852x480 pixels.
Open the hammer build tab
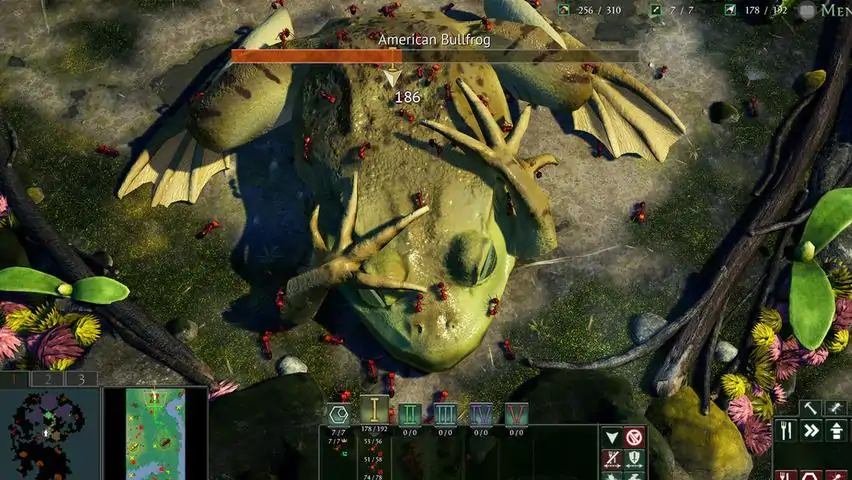click(810, 408)
